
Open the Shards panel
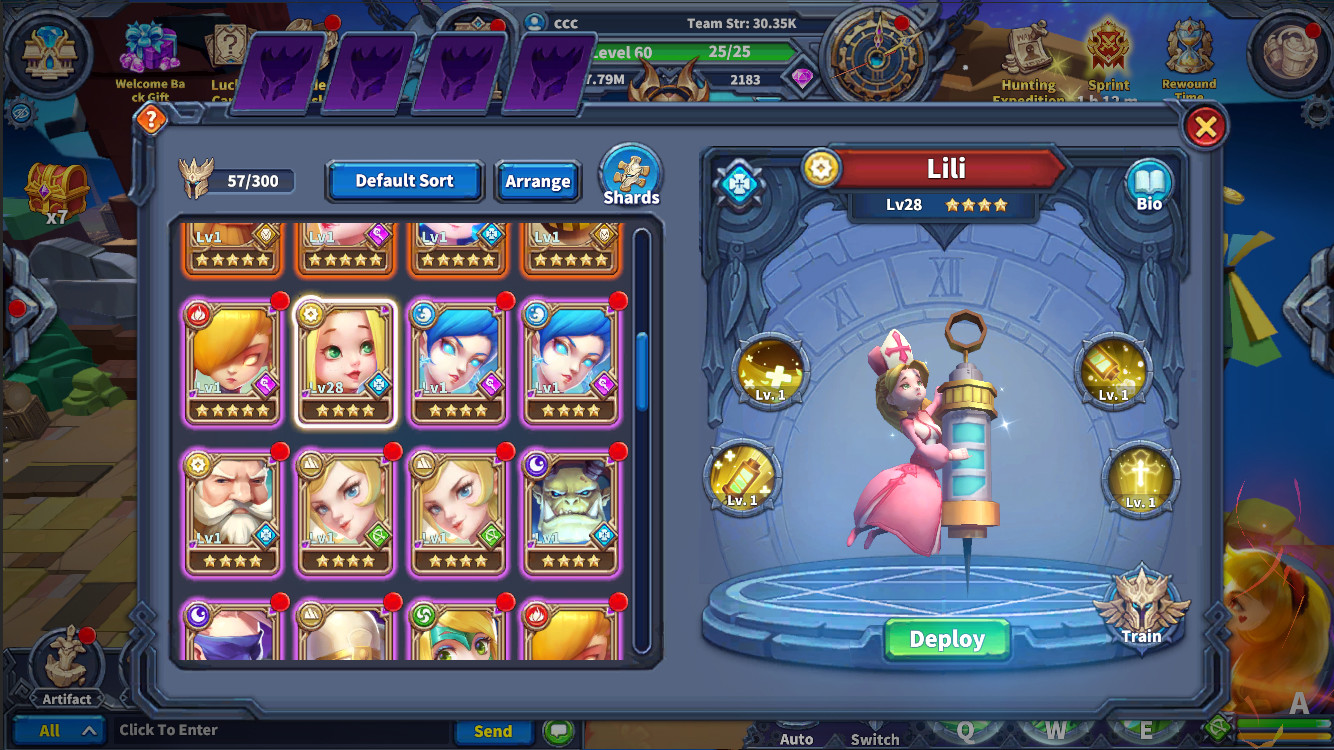[630, 171]
